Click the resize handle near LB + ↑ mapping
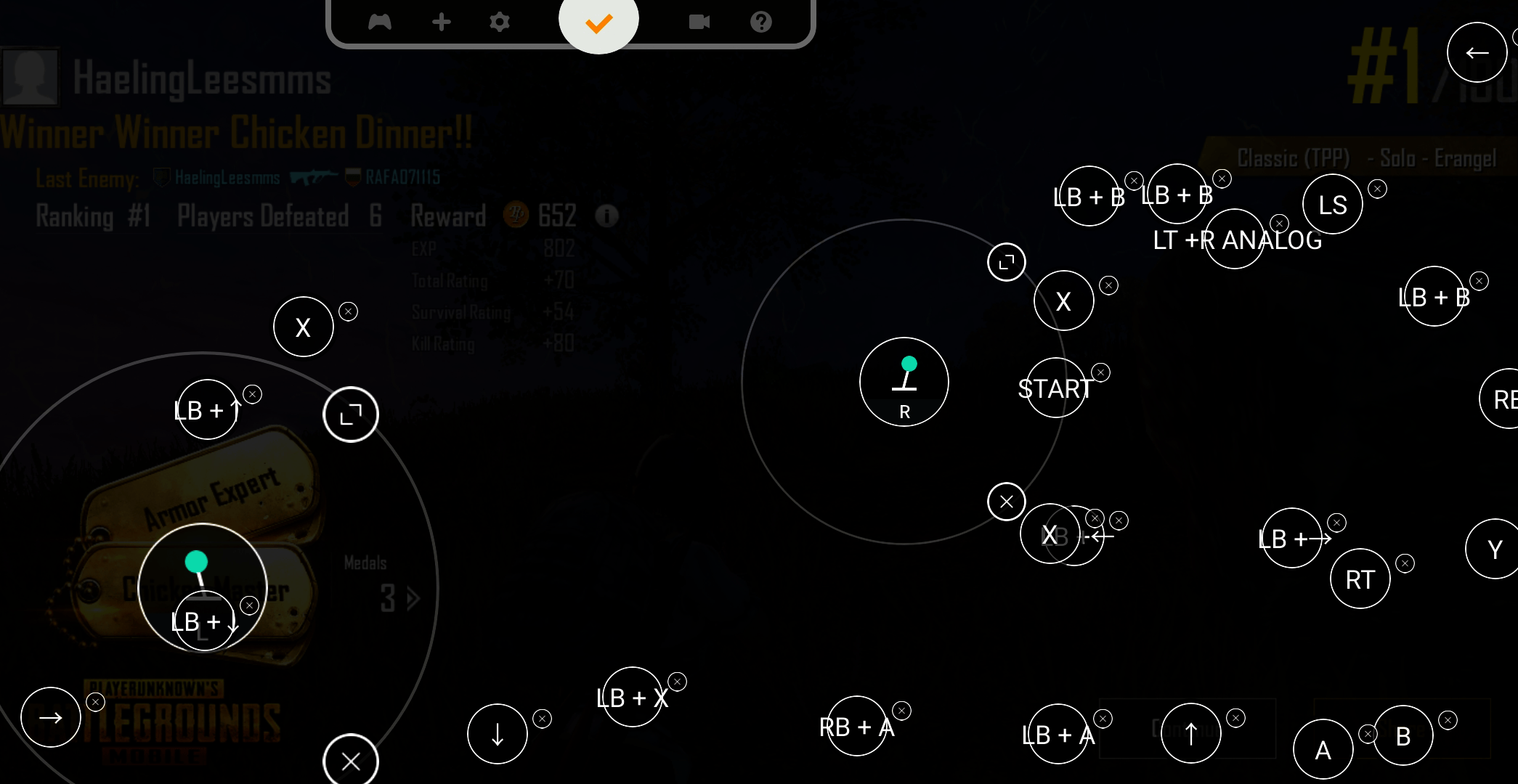 pos(351,414)
